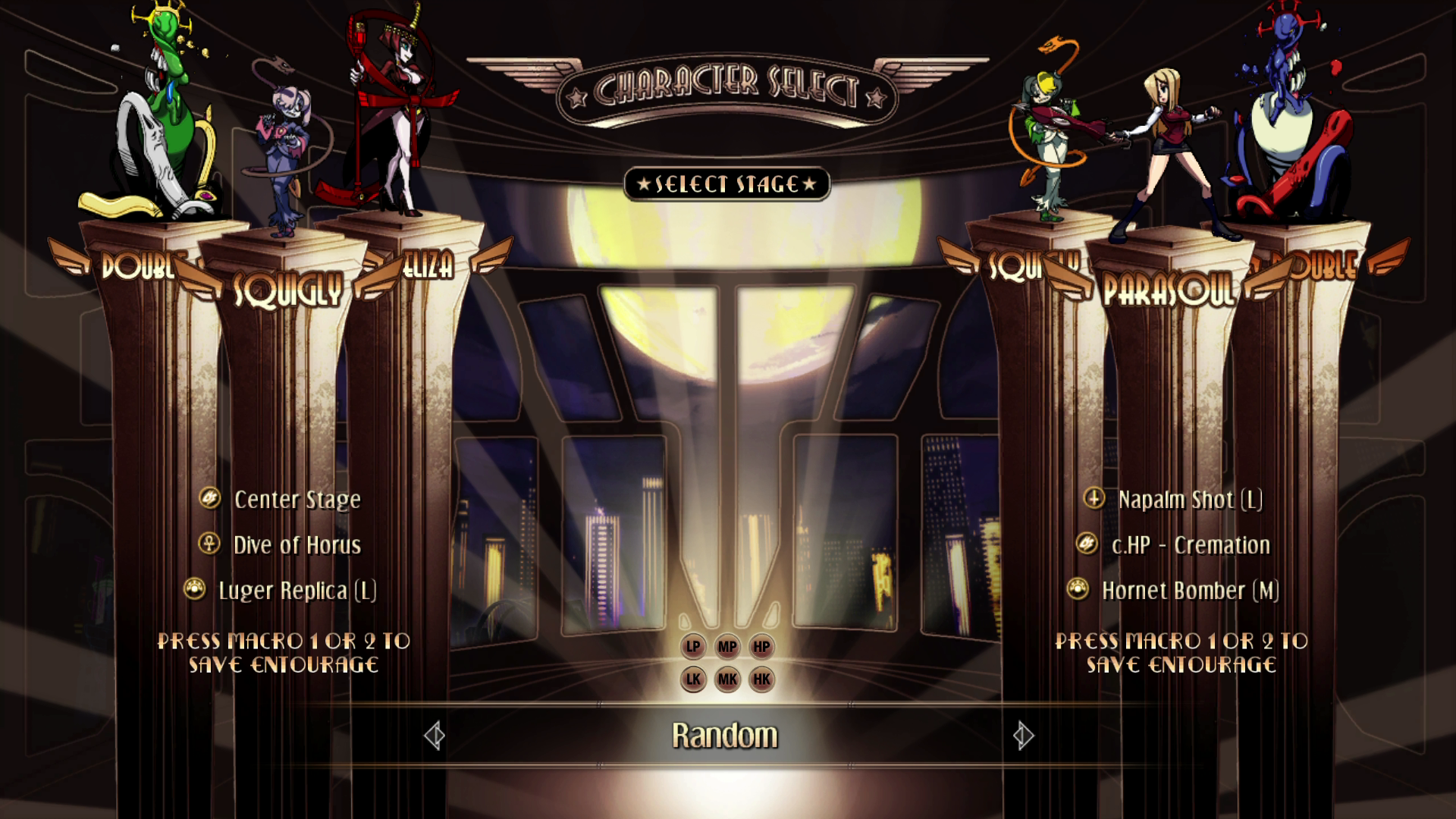The height and width of the screenshot is (819, 1456).
Task: Click the LK button icon
Action: (x=693, y=679)
